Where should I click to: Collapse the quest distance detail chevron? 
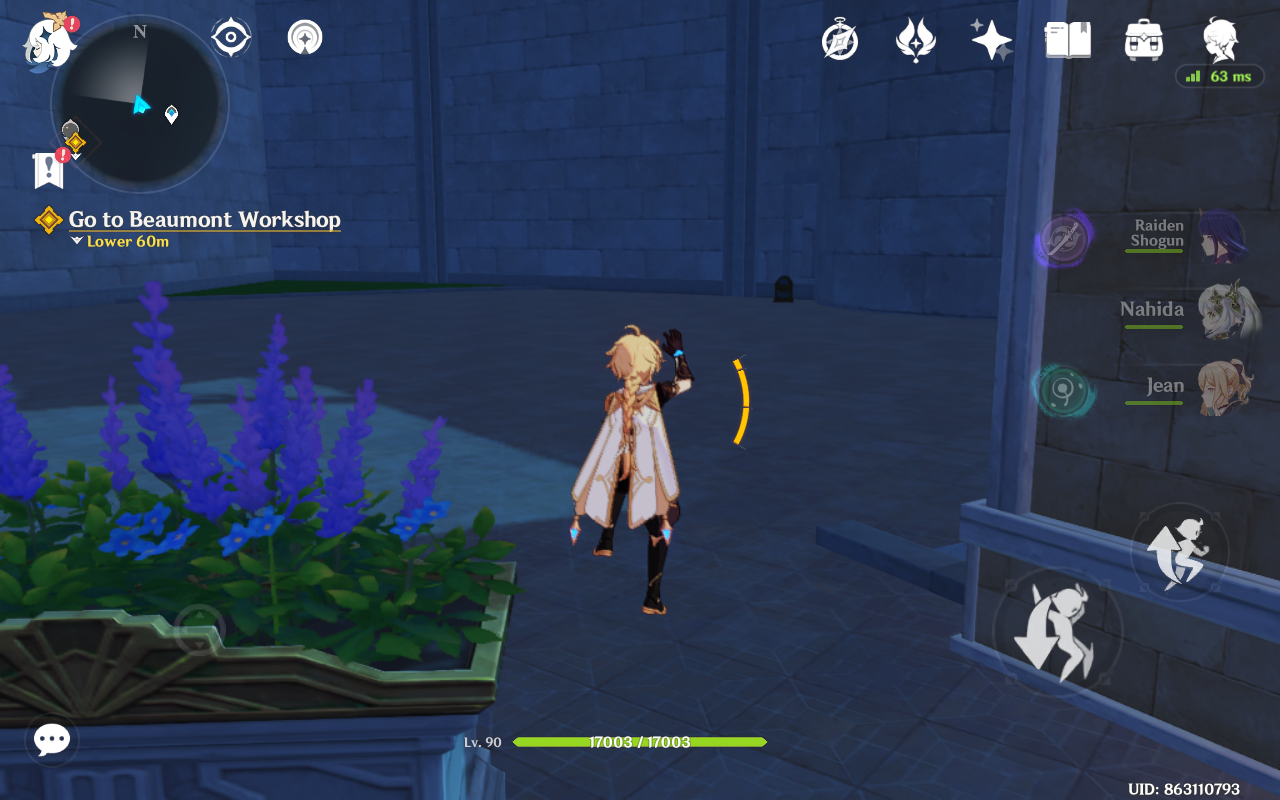75,241
